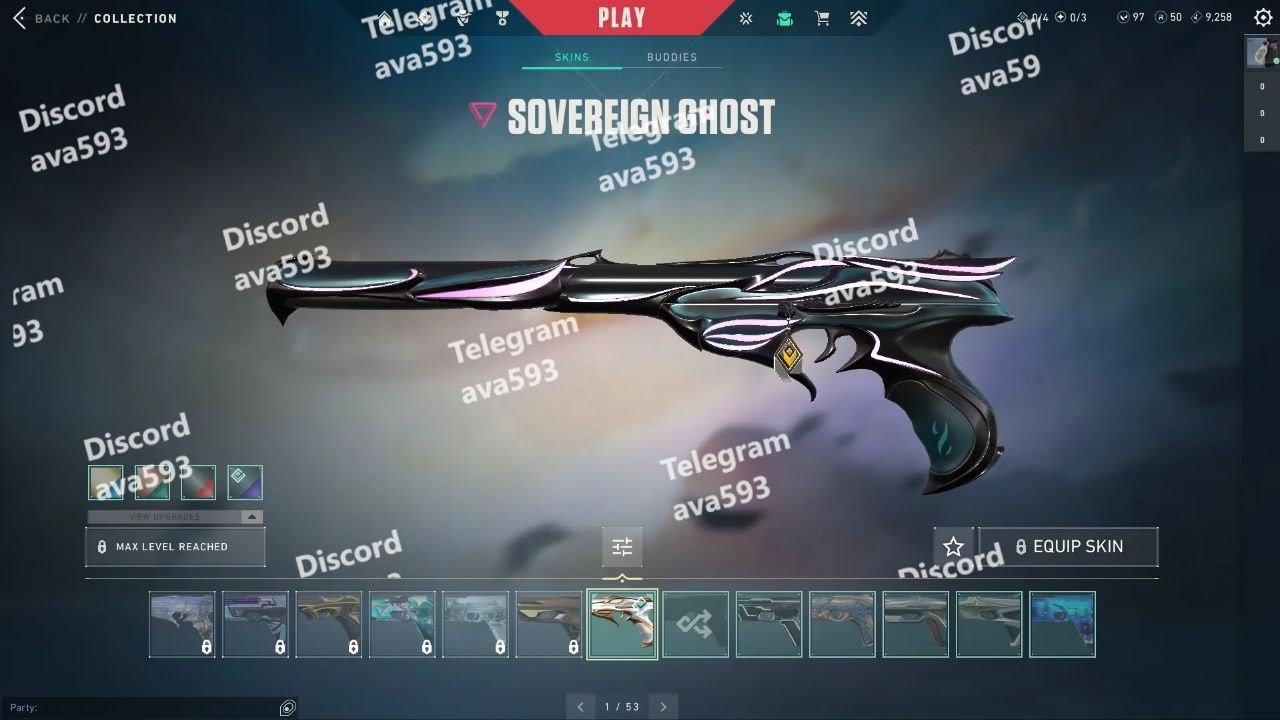Choose the purple color variant swatch
The width and height of the screenshot is (1280, 720).
click(x=245, y=482)
